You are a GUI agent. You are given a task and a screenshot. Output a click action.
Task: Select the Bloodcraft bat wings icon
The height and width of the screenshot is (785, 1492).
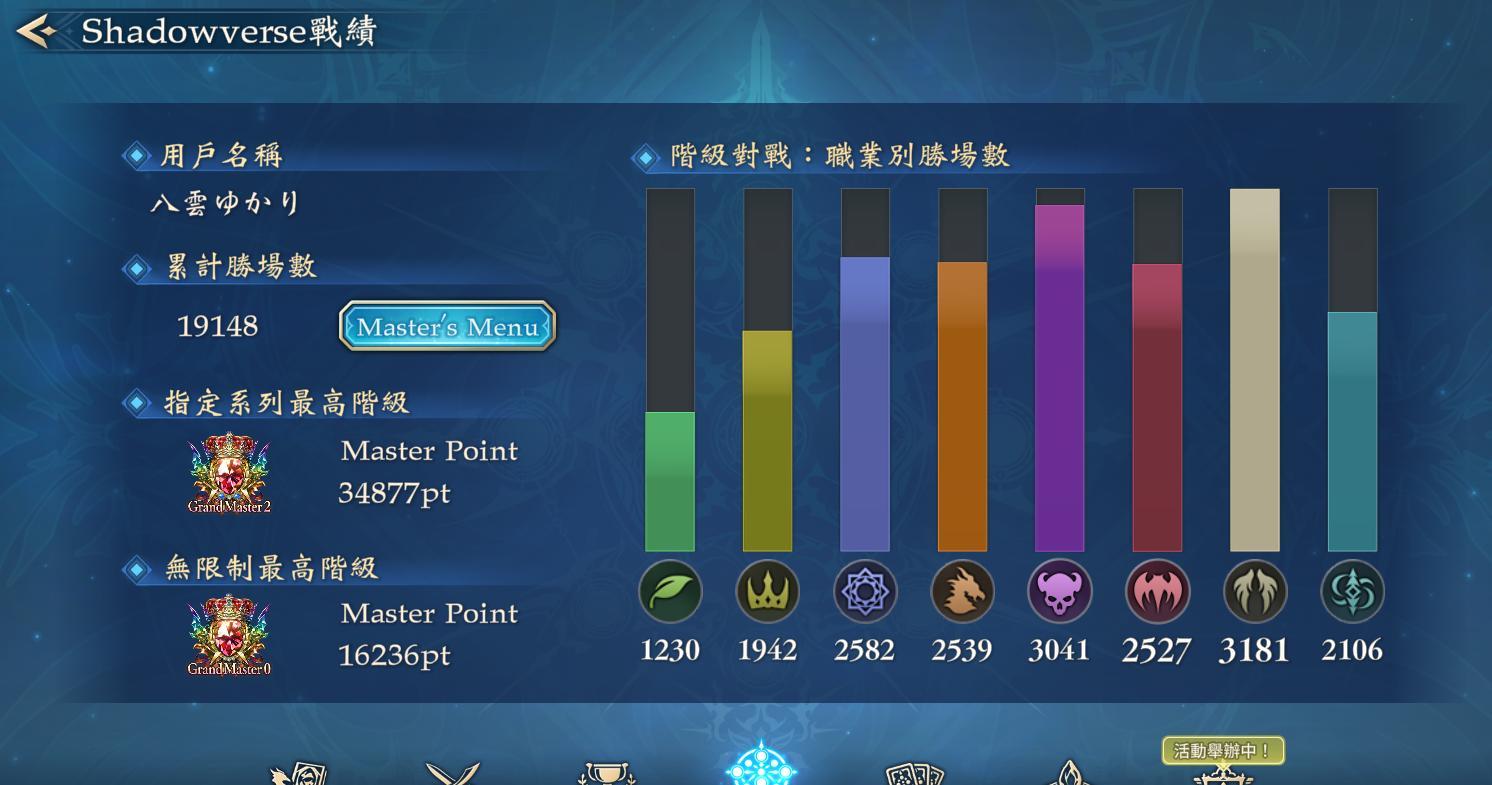tap(1157, 591)
